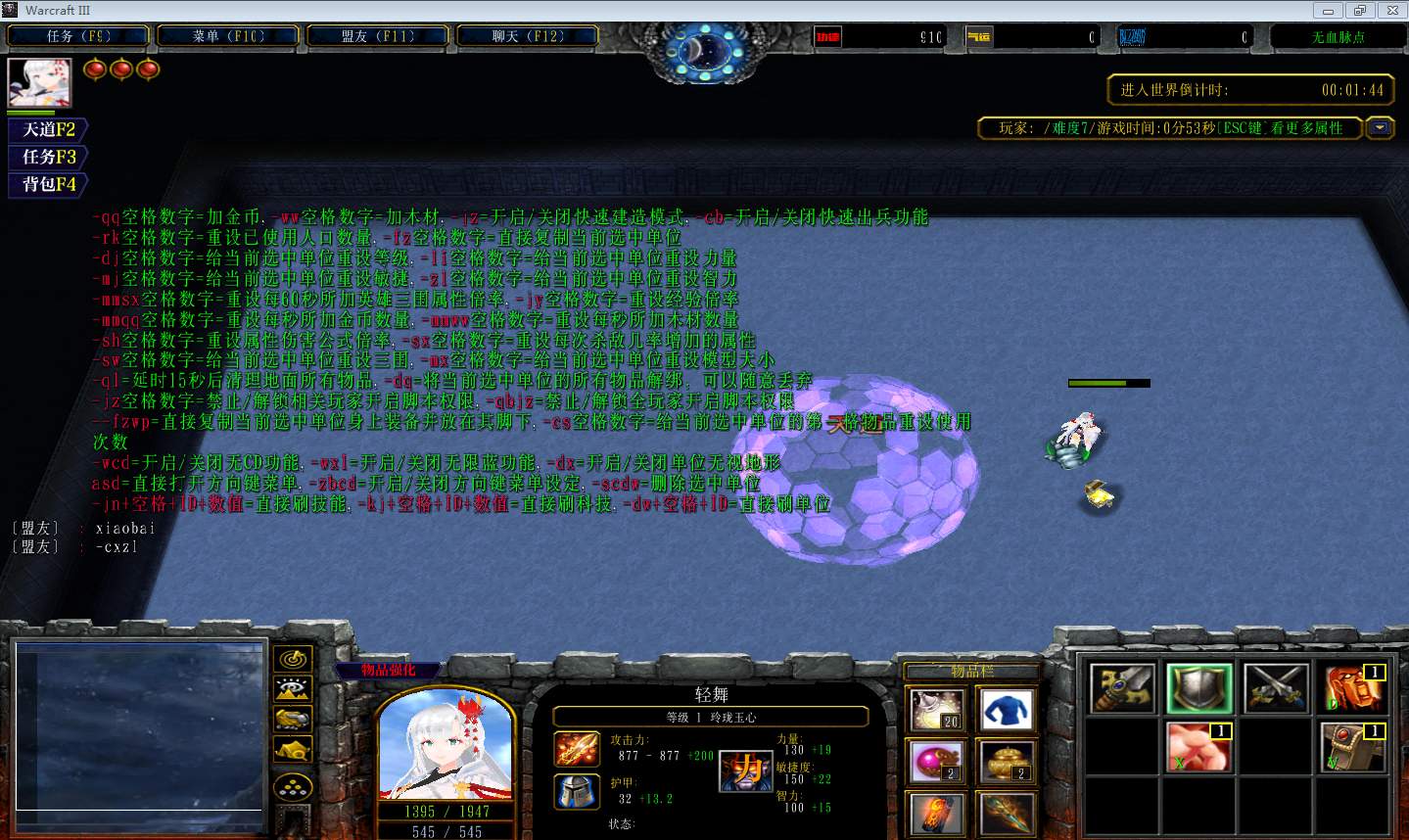Minimize the Warcraft III window
This screenshot has width=1409, height=840.
click(1329, 11)
